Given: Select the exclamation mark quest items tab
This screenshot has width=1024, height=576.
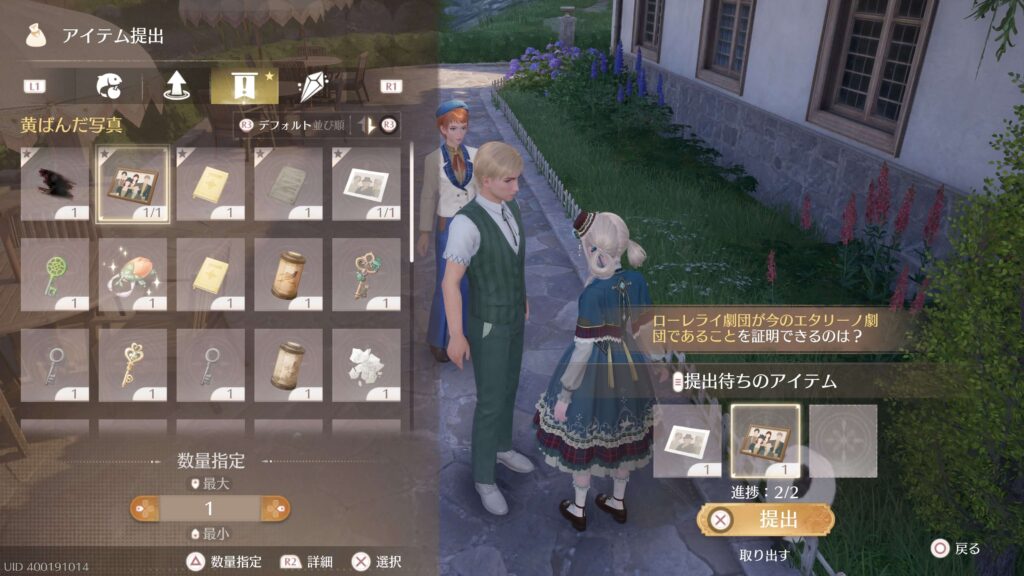Looking at the screenshot, I should 244,86.
